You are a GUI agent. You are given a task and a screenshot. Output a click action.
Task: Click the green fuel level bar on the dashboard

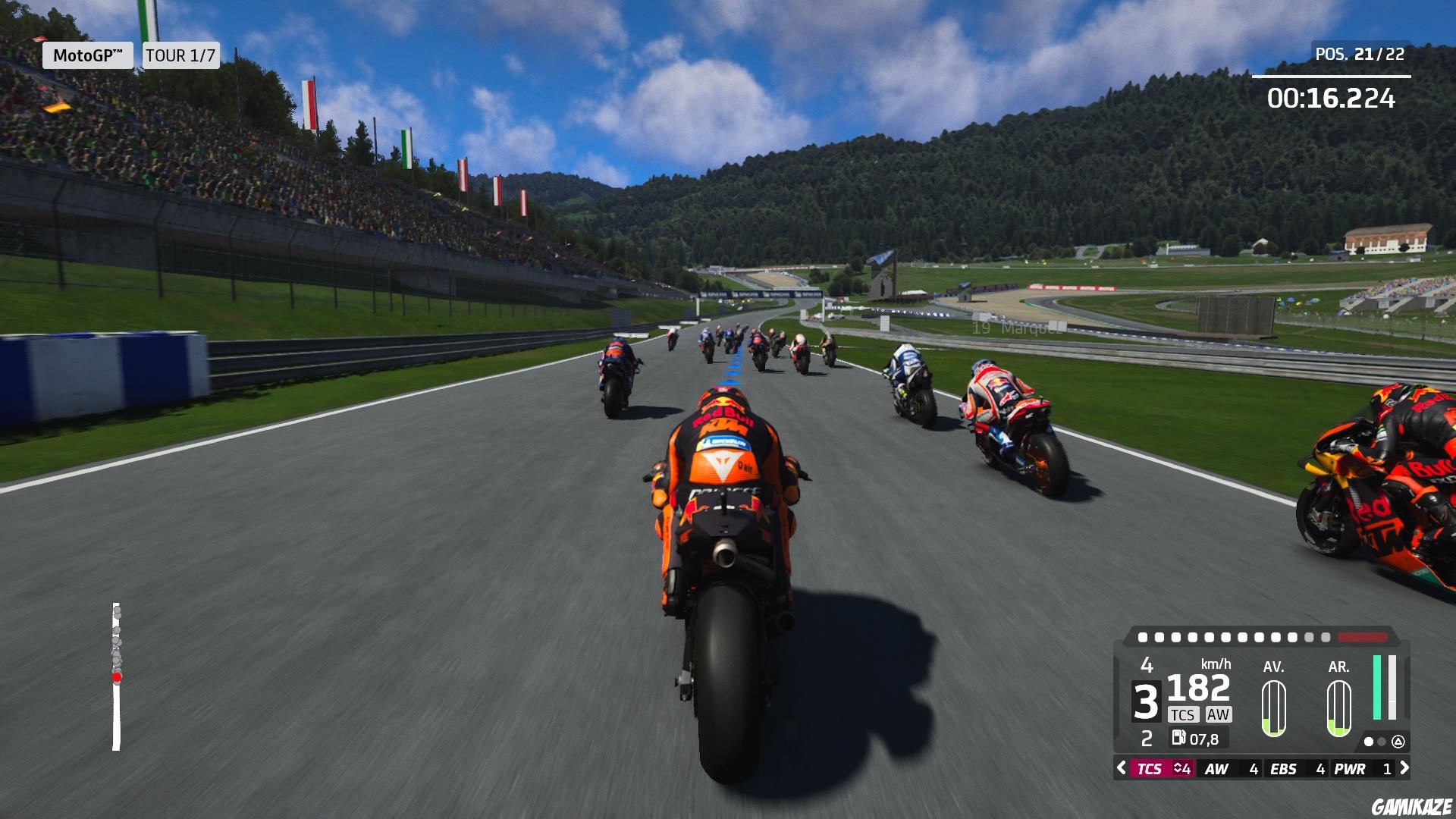1377,688
